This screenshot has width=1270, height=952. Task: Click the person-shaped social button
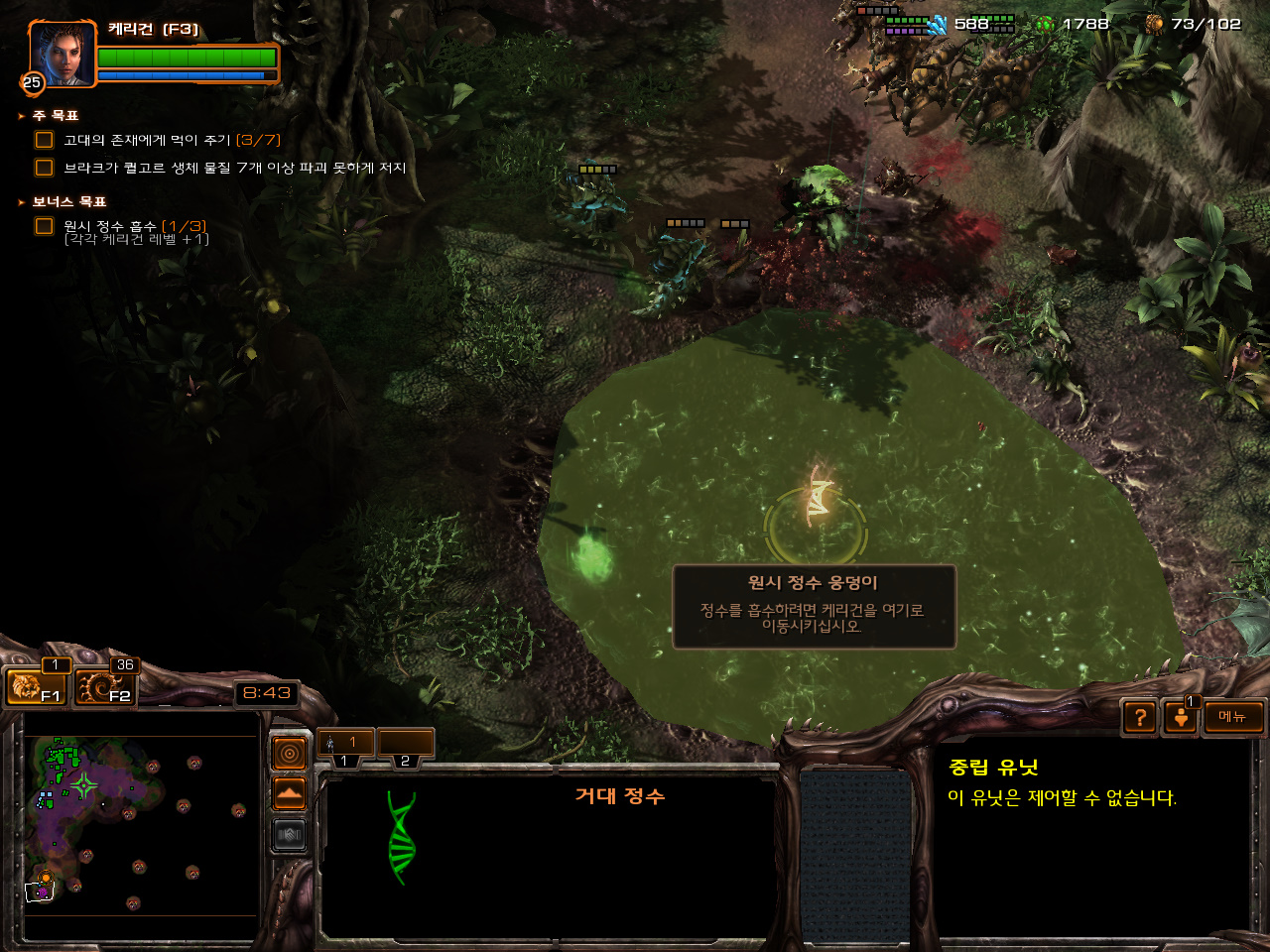pyautogui.click(x=1181, y=717)
